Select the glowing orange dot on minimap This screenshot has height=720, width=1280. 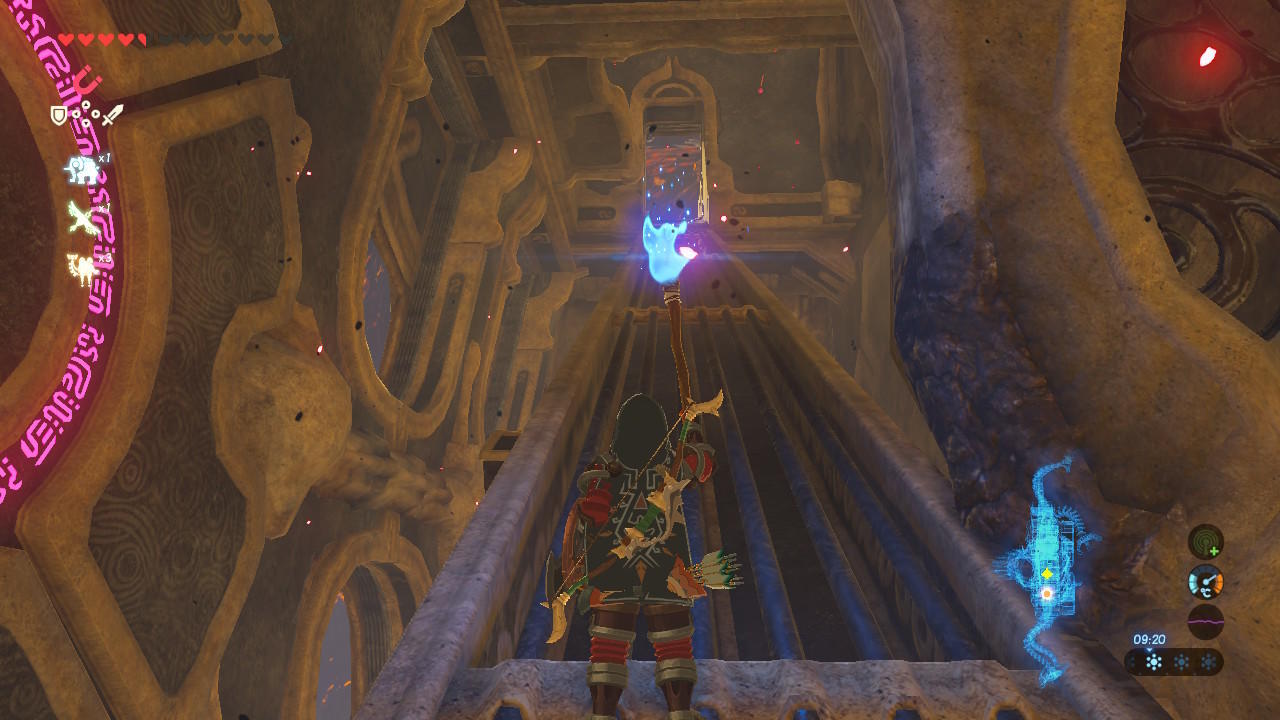pyautogui.click(x=1047, y=594)
